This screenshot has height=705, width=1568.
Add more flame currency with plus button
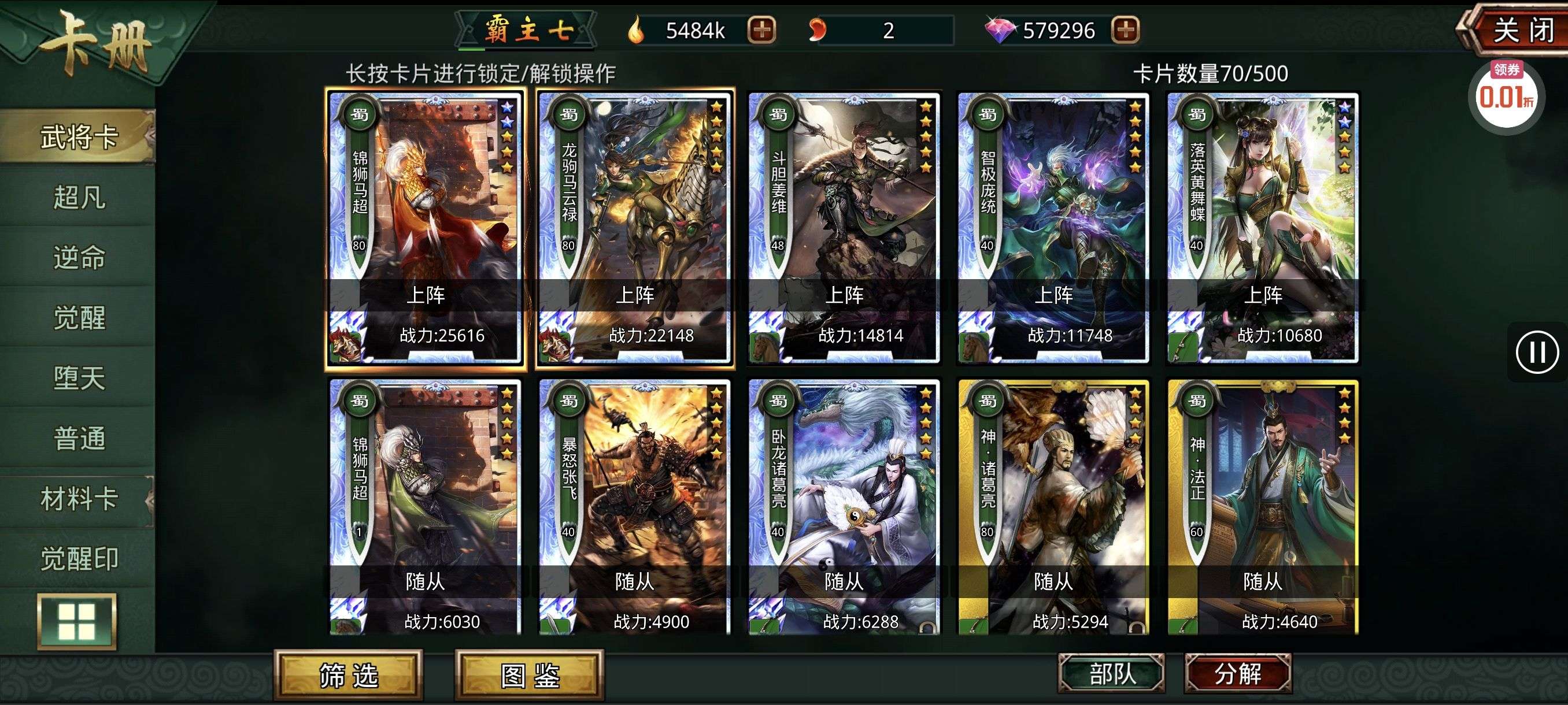click(x=761, y=30)
